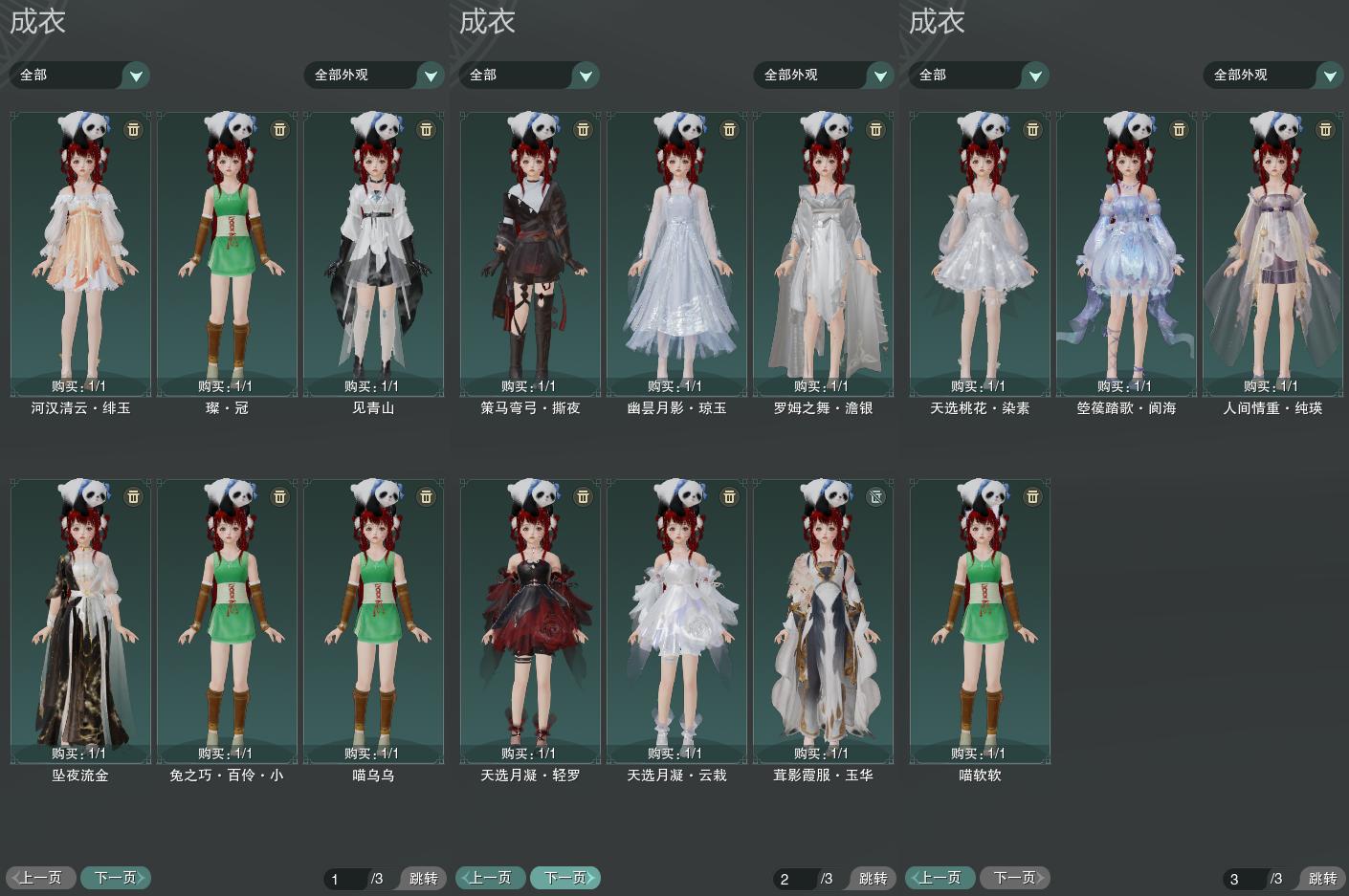Click the trash icon on 坠夜流金
Image resolution: width=1349 pixels, height=896 pixels.
(134, 496)
